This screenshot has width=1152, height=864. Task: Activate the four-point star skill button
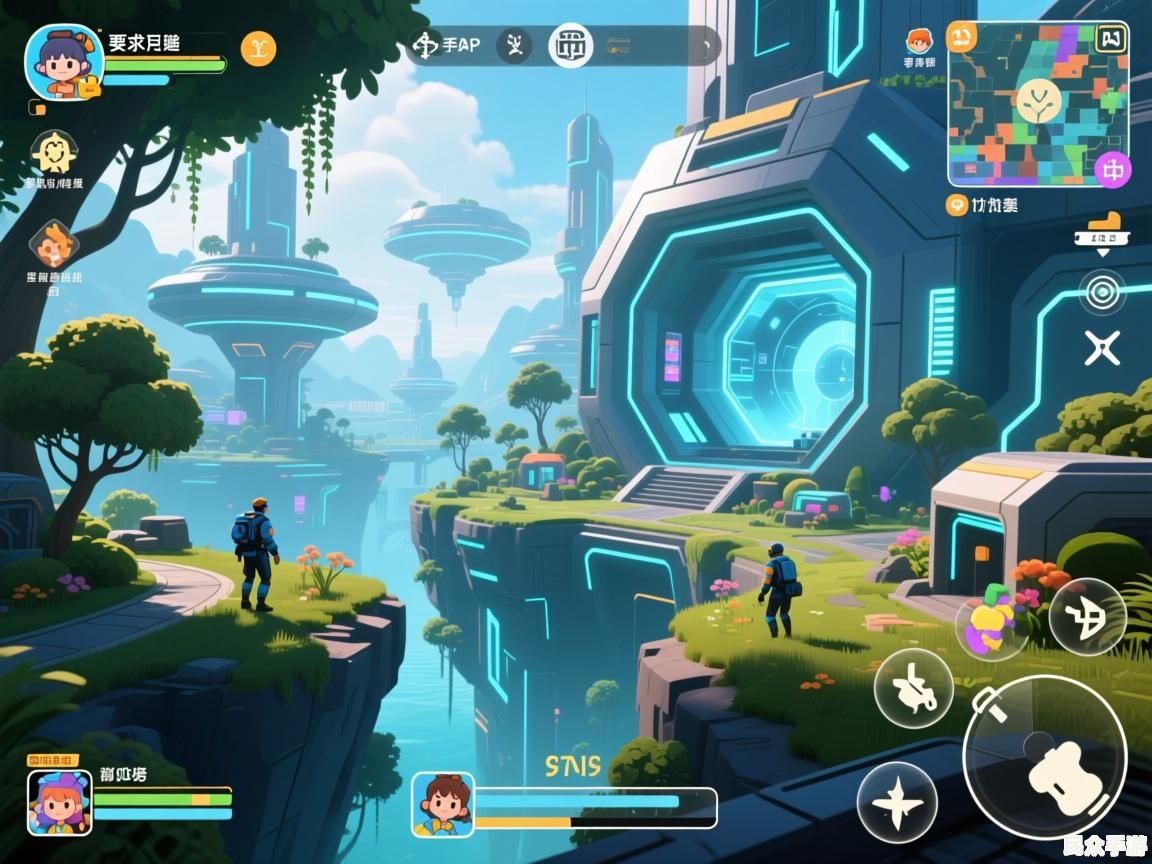click(x=897, y=802)
